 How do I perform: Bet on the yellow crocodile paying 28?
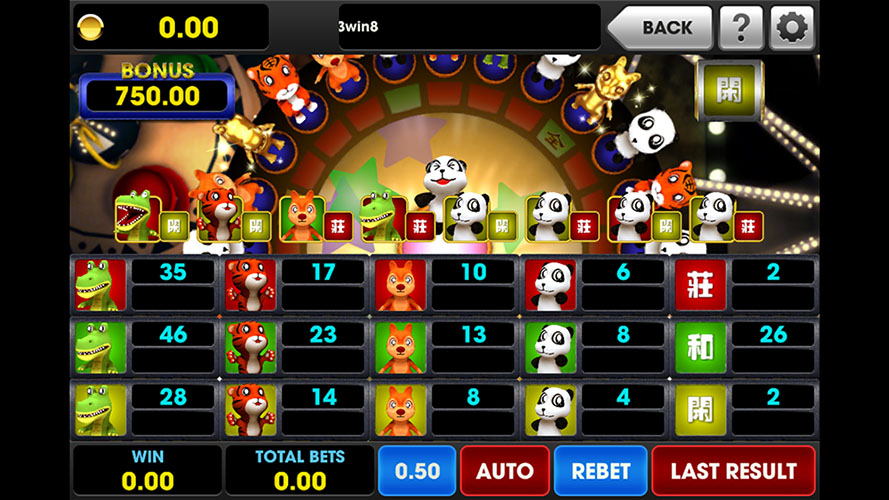[101, 409]
